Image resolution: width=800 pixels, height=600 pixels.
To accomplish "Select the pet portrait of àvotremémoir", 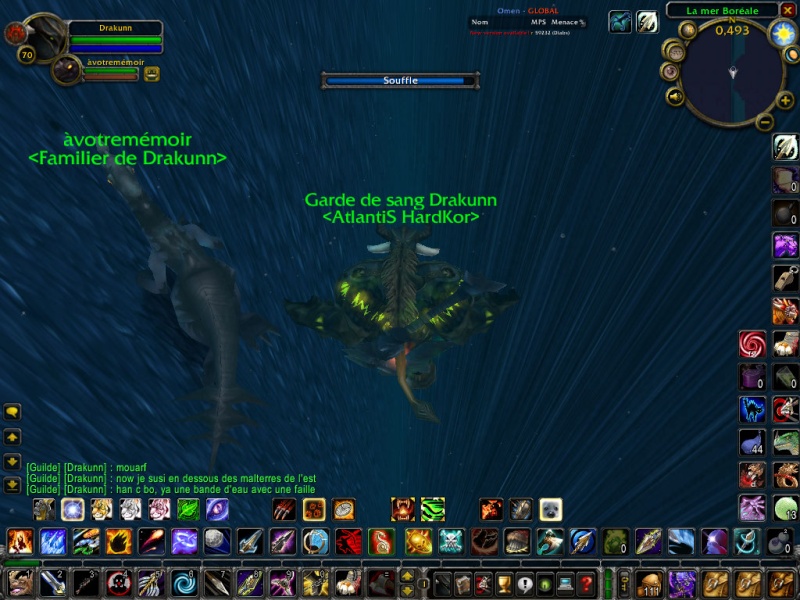I will 66,70.
